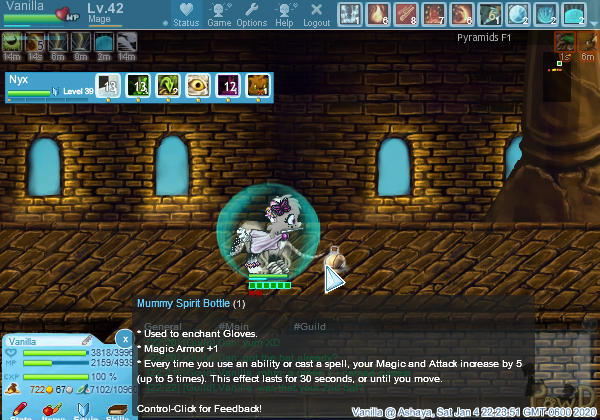
Task: Open the Items bag with fruit icon
Action: point(49,410)
